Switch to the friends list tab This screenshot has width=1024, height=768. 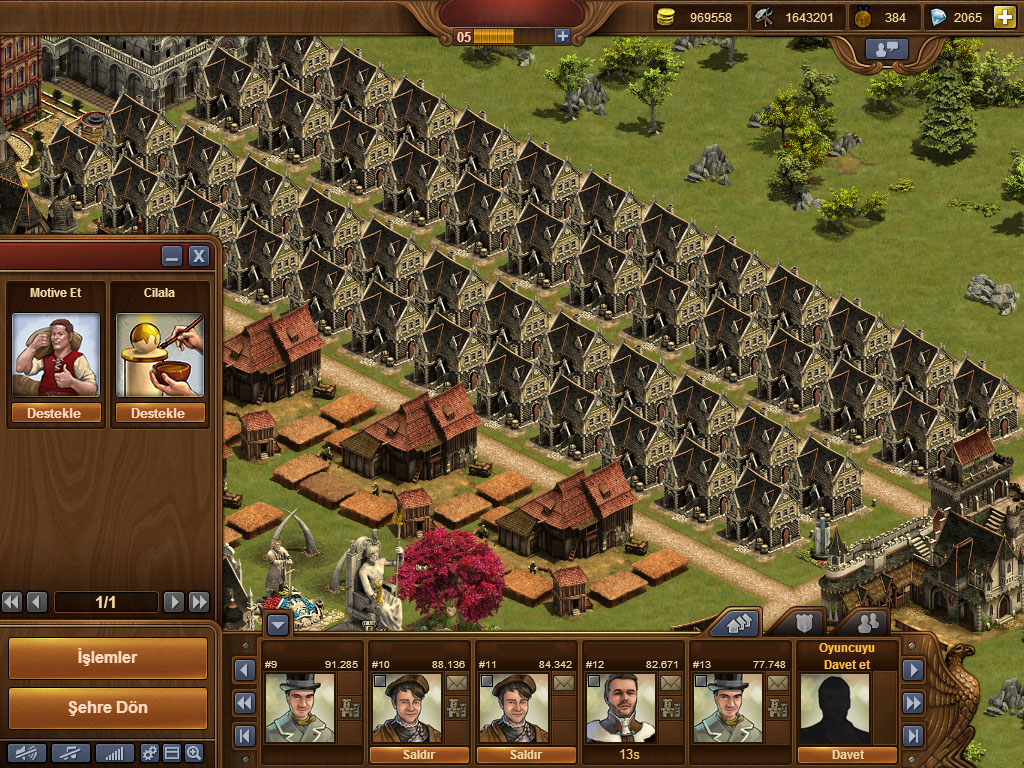[867, 623]
